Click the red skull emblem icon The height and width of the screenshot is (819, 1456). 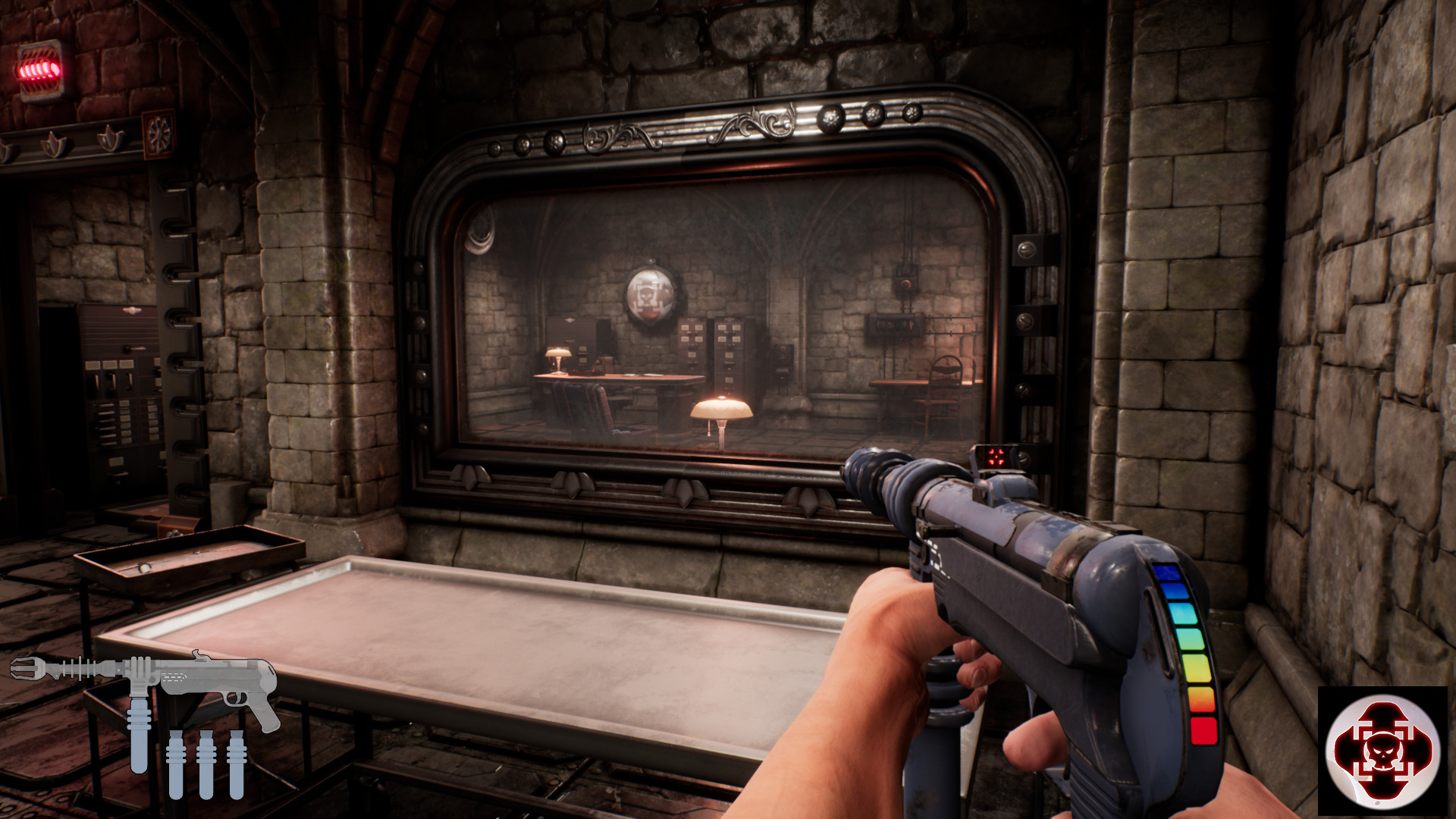tap(1382, 751)
